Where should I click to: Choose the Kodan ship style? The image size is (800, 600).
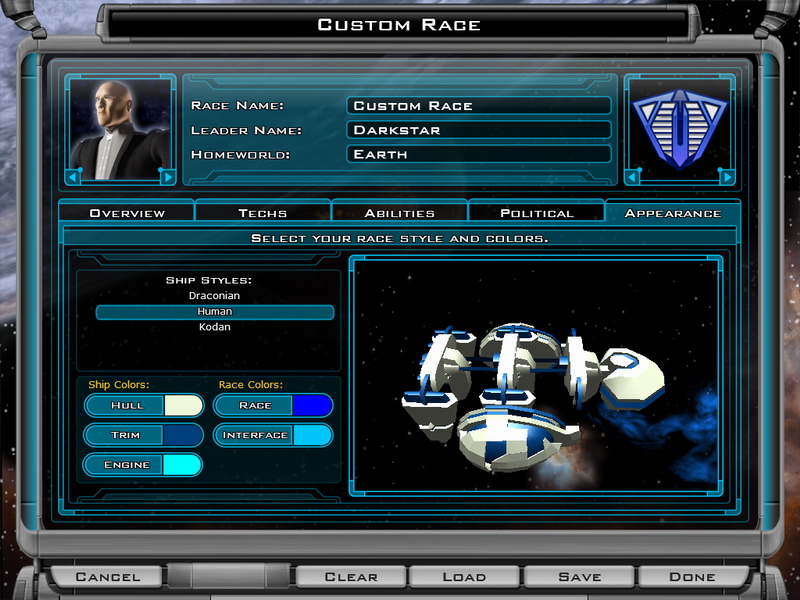tap(214, 327)
